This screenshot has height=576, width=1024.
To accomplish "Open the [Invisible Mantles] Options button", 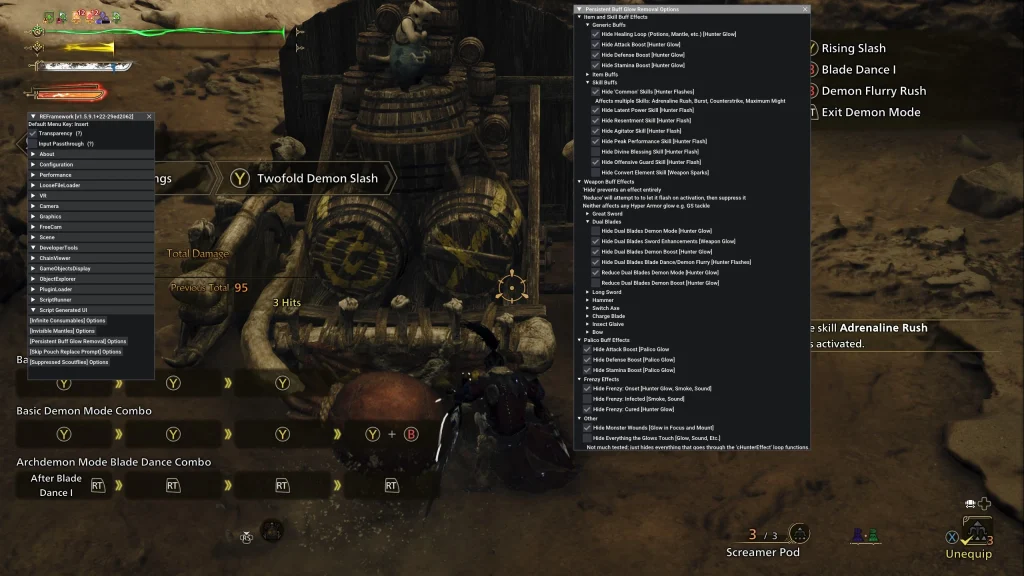I will (x=62, y=331).
